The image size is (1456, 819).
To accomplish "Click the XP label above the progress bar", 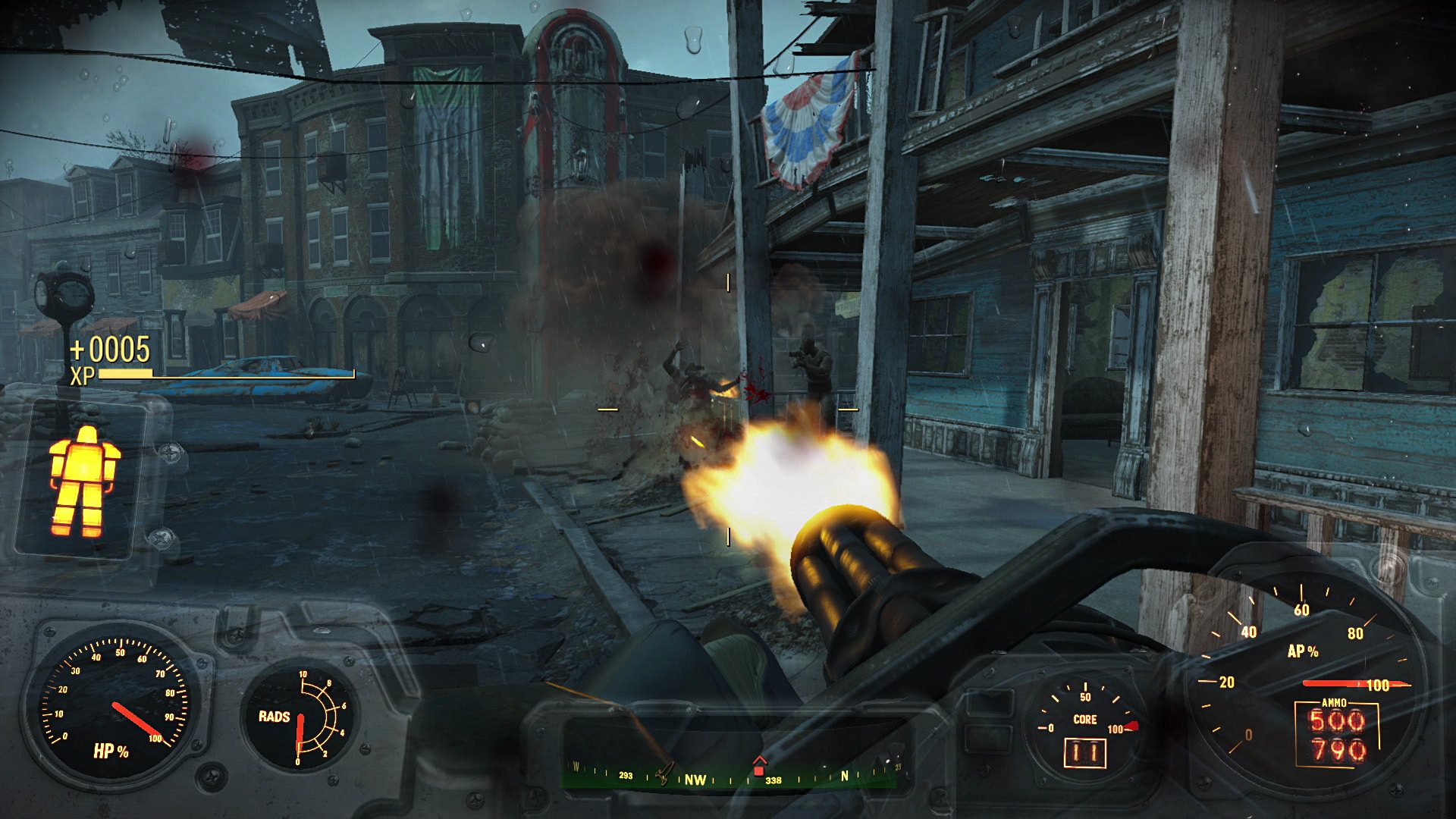I will coord(83,375).
